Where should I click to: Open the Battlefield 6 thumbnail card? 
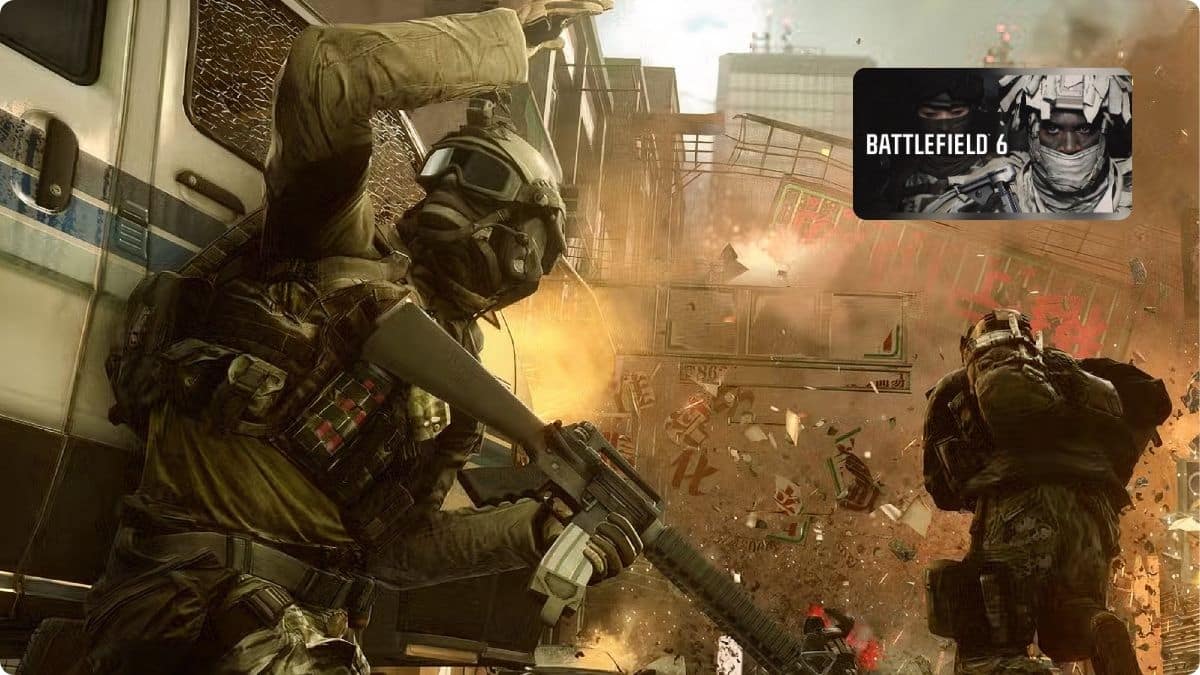point(991,143)
